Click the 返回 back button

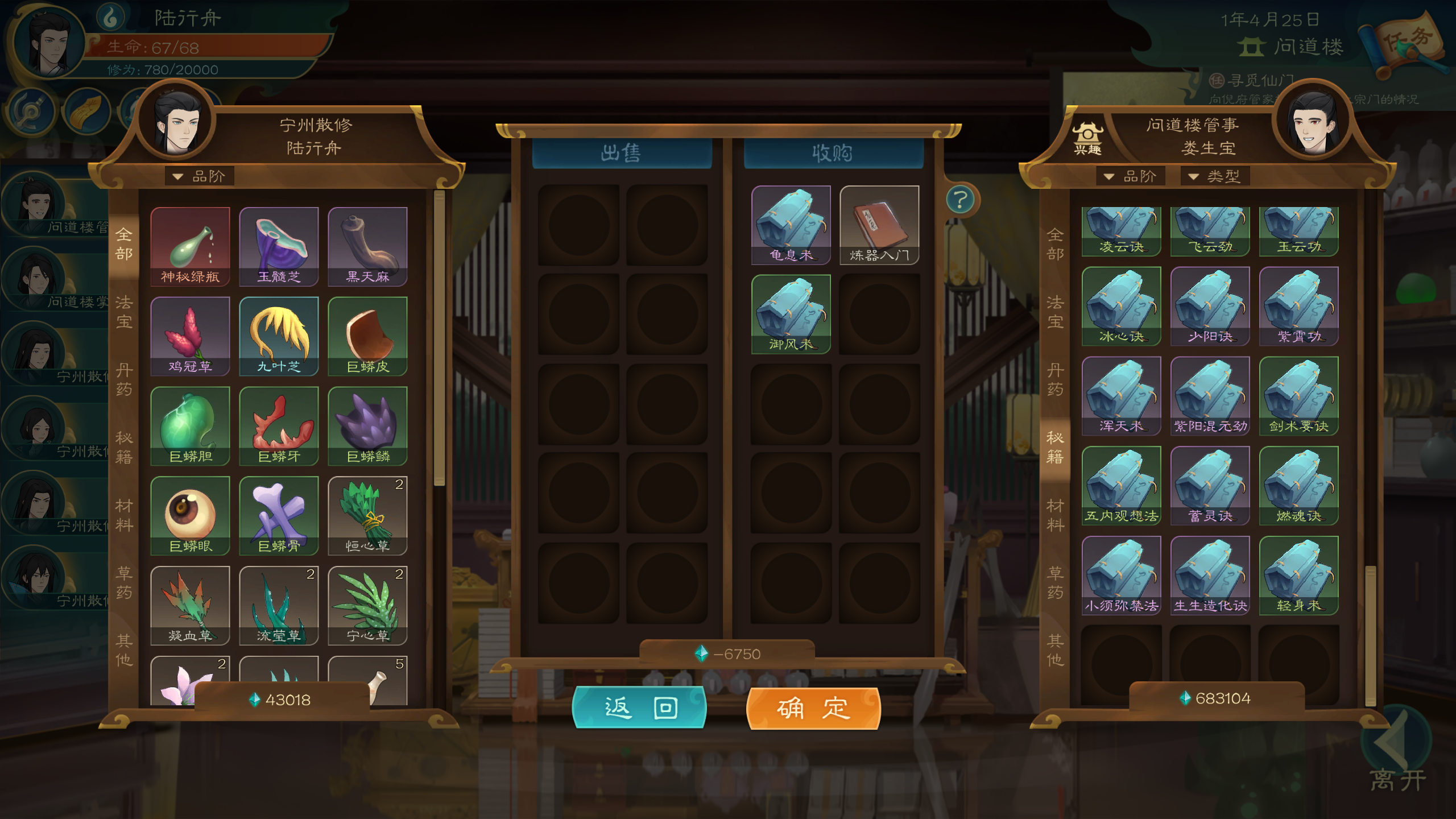coord(639,708)
